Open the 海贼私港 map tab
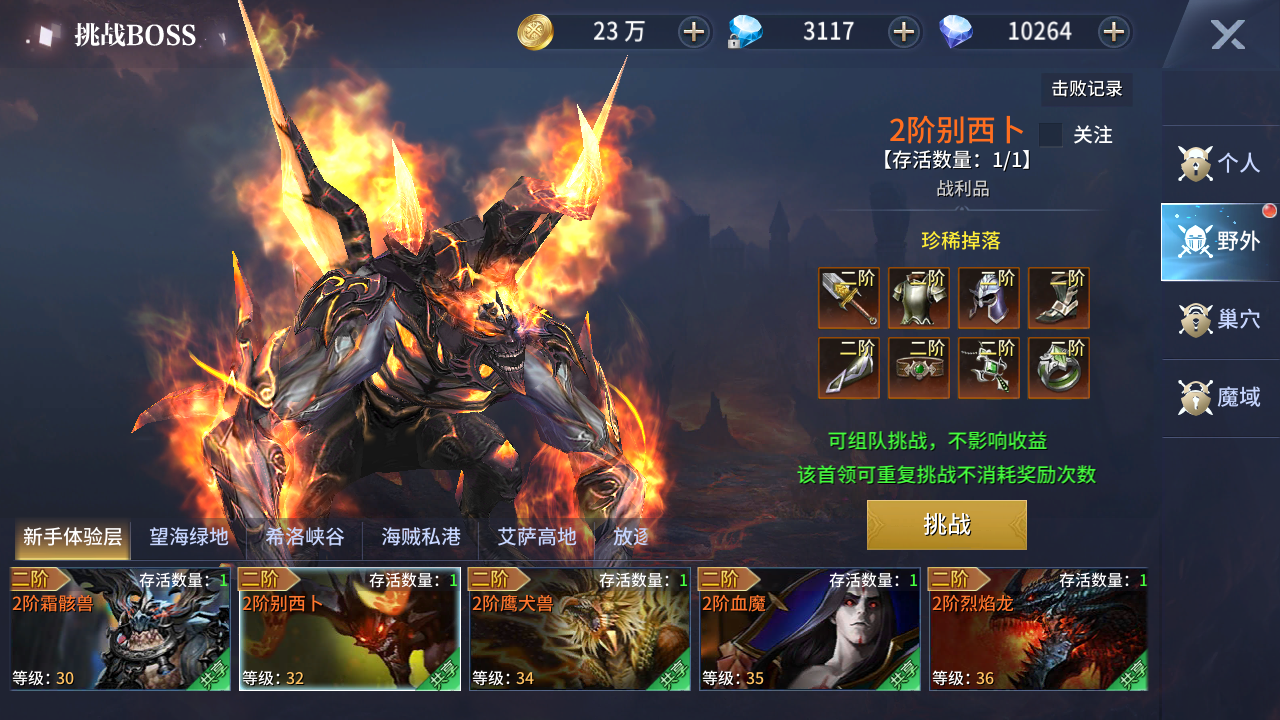Screen dimensions: 1280x720 [421, 538]
